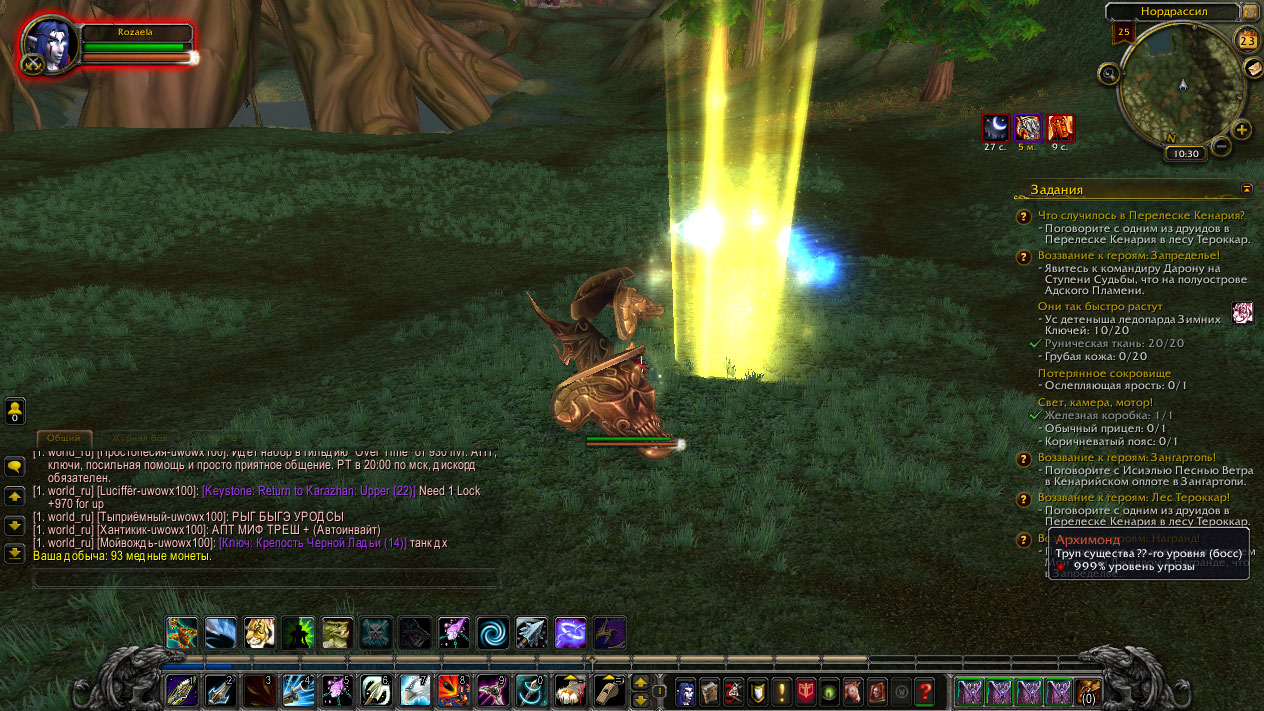Zoom out the minimap with the minus button
The width and height of the screenshot is (1264, 711).
click(1221, 146)
